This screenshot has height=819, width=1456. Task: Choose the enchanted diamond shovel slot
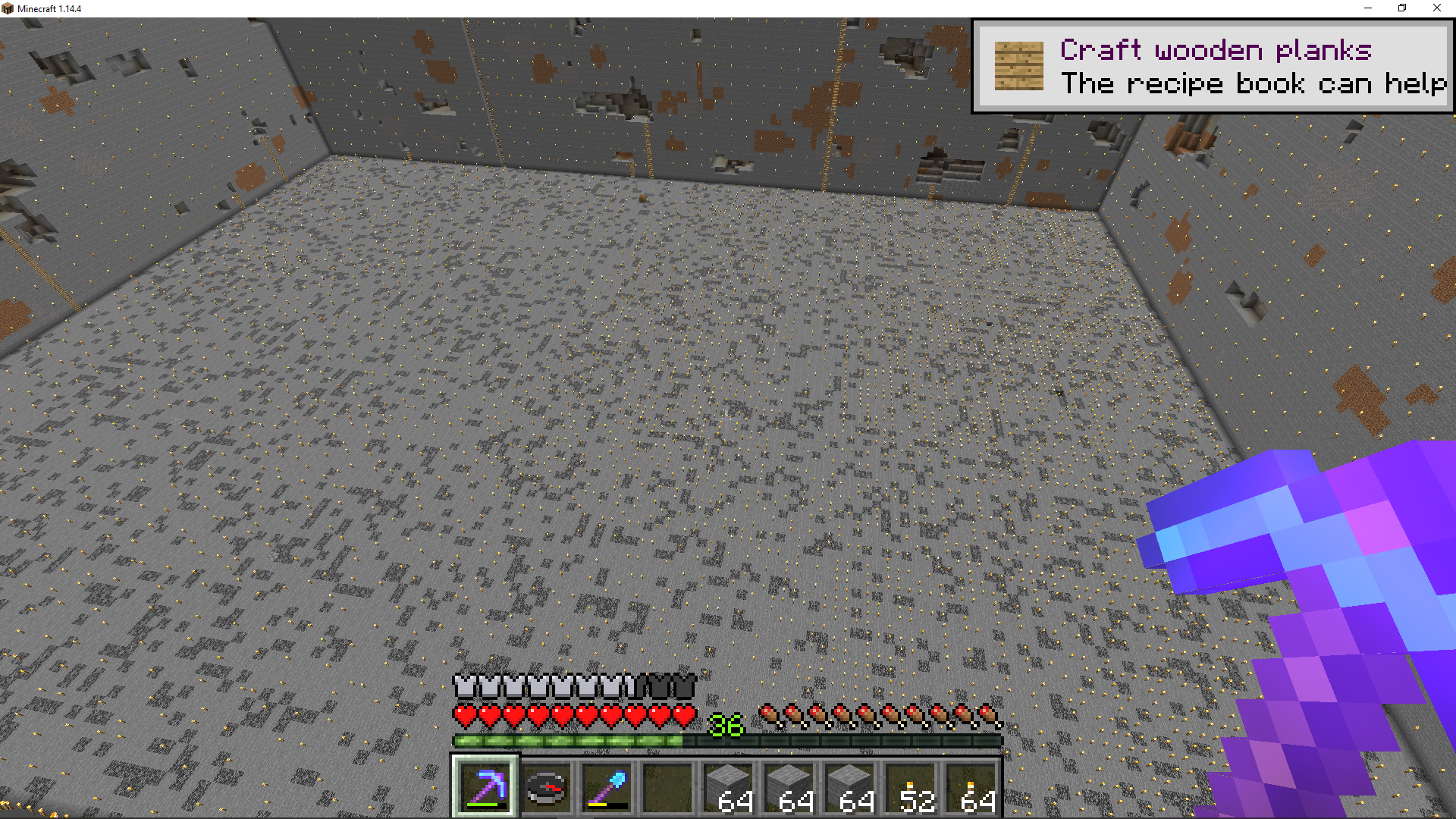click(x=607, y=787)
